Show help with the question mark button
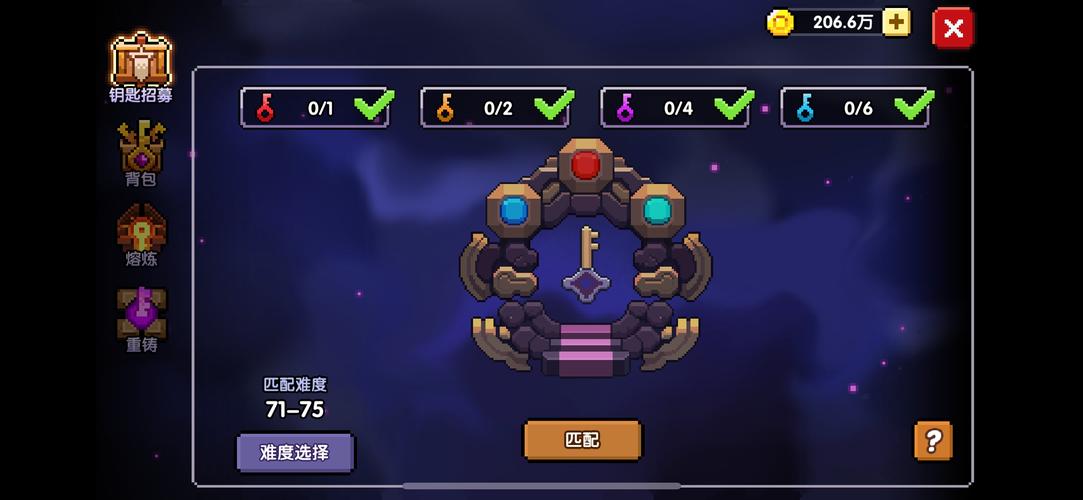This screenshot has width=1083, height=500. (932, 440)
